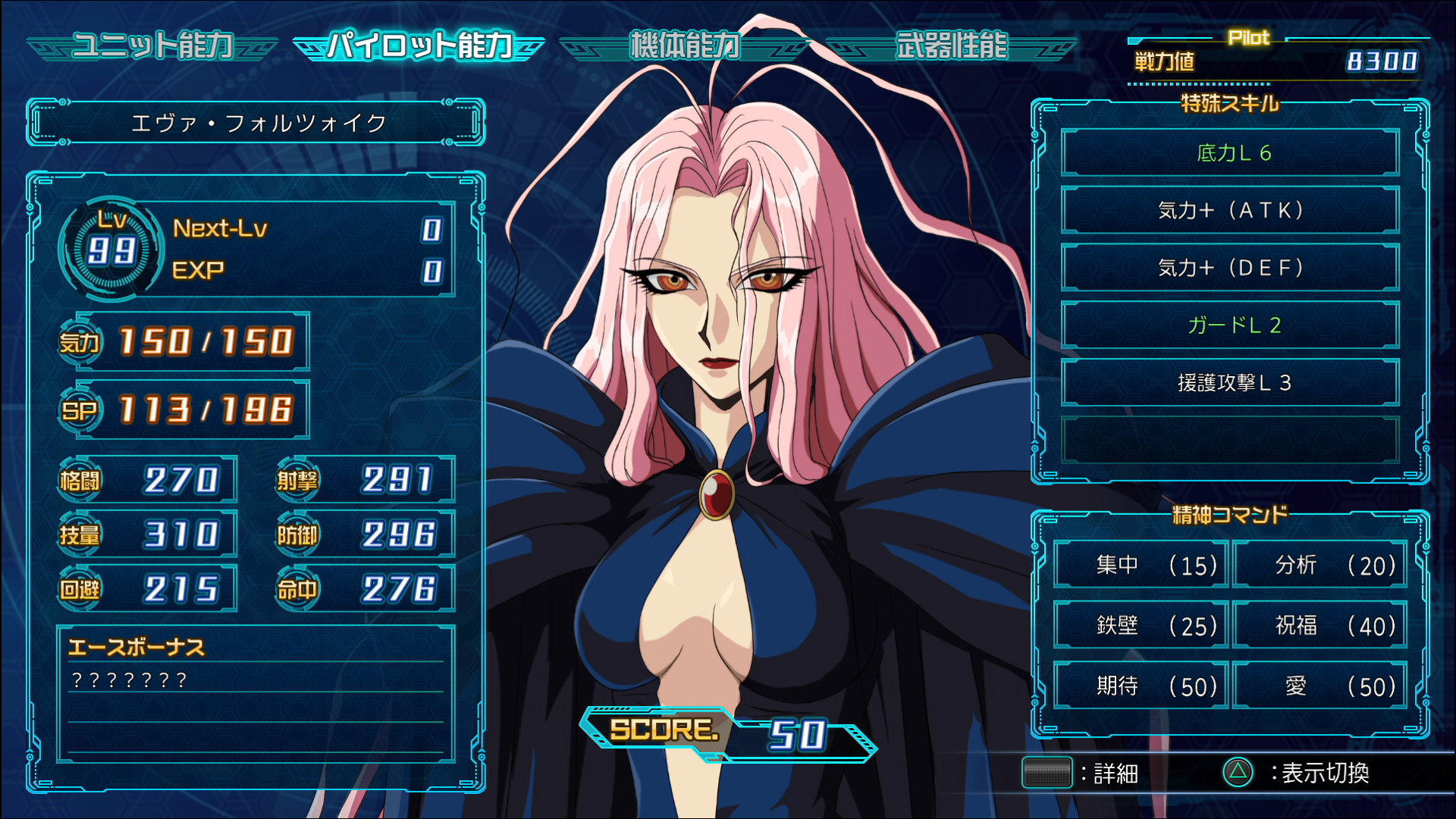Show the 武器性能 tab
1456x819 pixels.
pos(951,46)
